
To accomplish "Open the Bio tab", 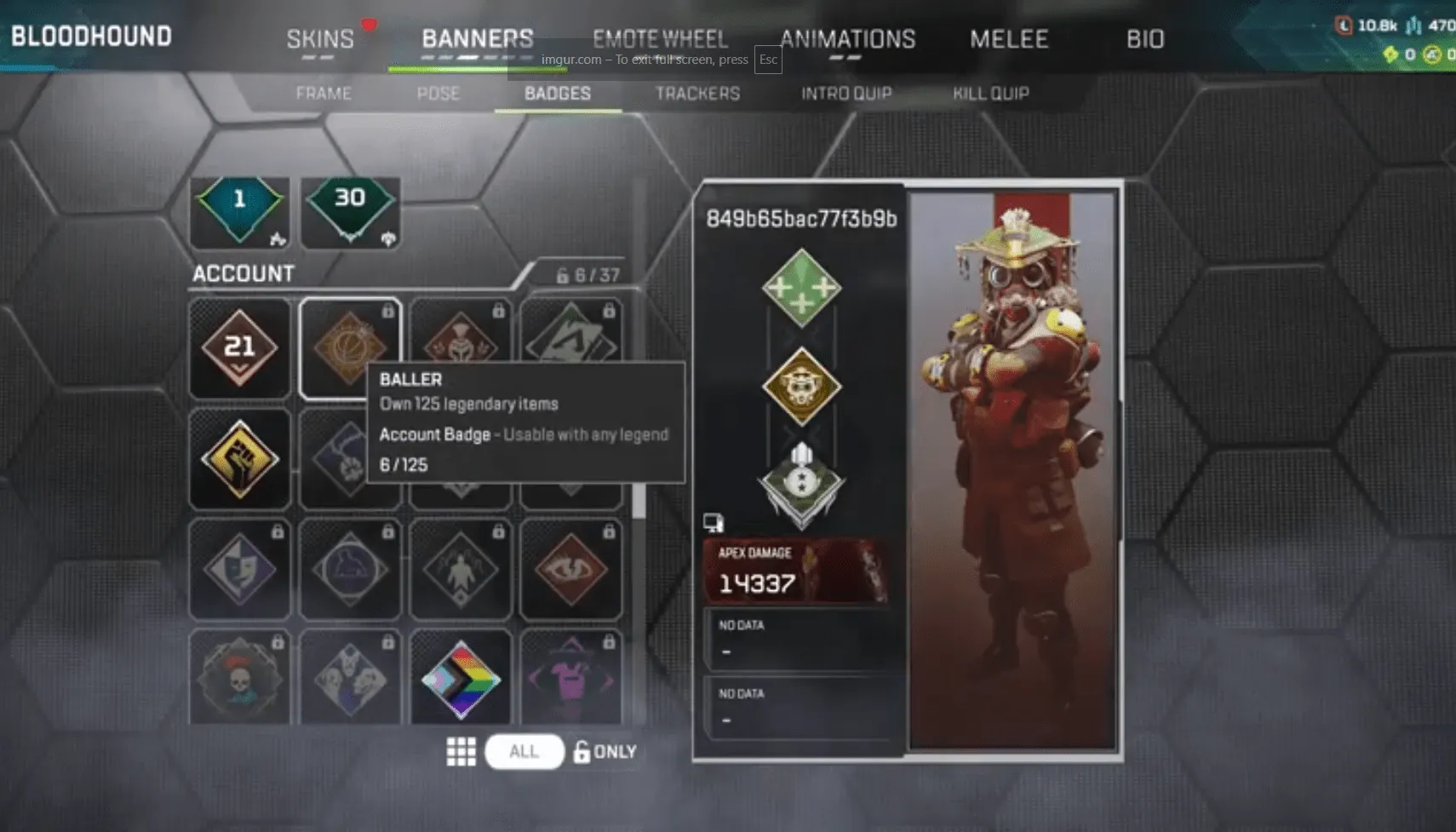I will [x=1144, y=39].
